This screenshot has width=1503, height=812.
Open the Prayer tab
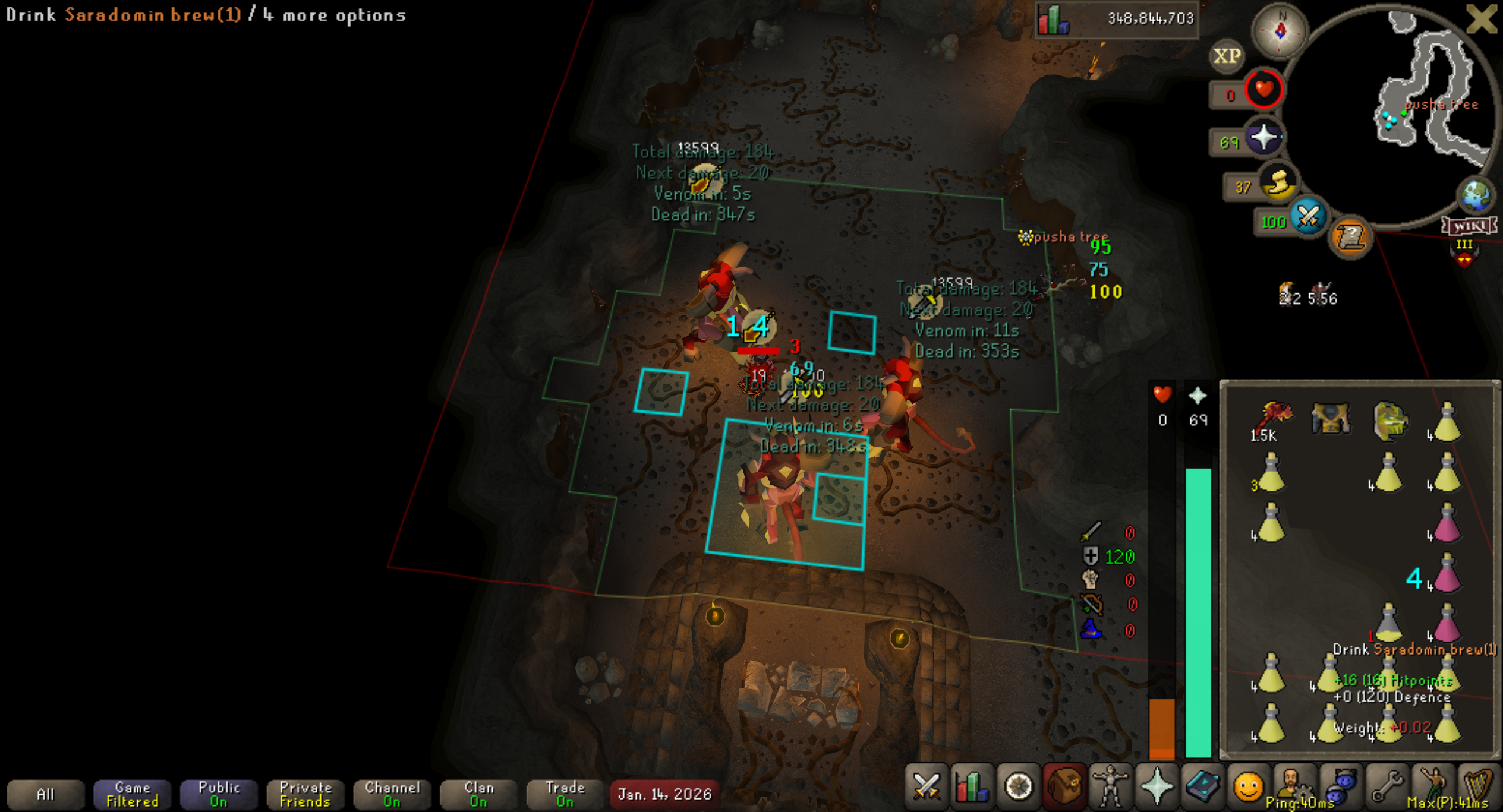coord(1157,788)
